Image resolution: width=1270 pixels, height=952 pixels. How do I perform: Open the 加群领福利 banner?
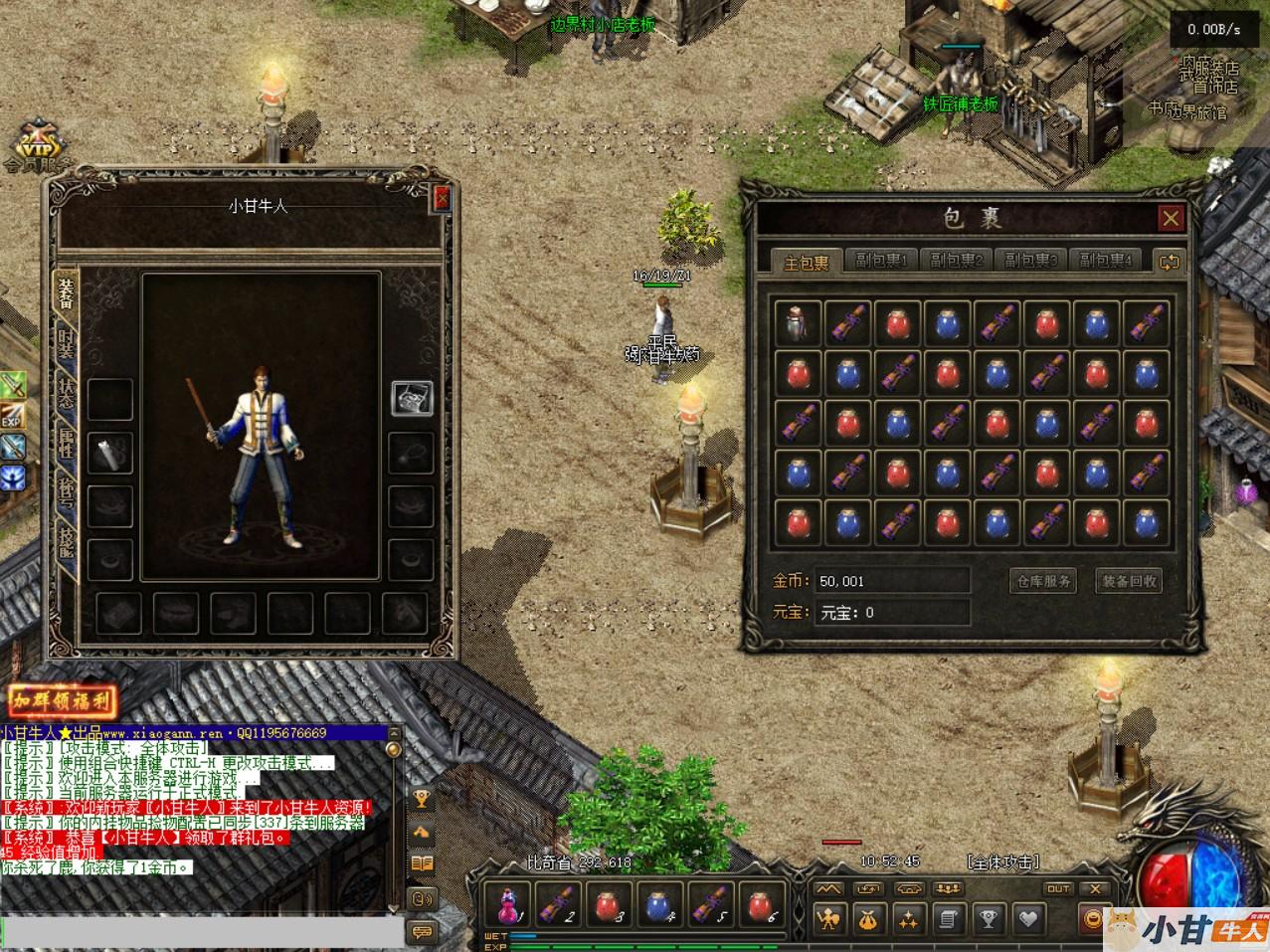pos(62,702)
